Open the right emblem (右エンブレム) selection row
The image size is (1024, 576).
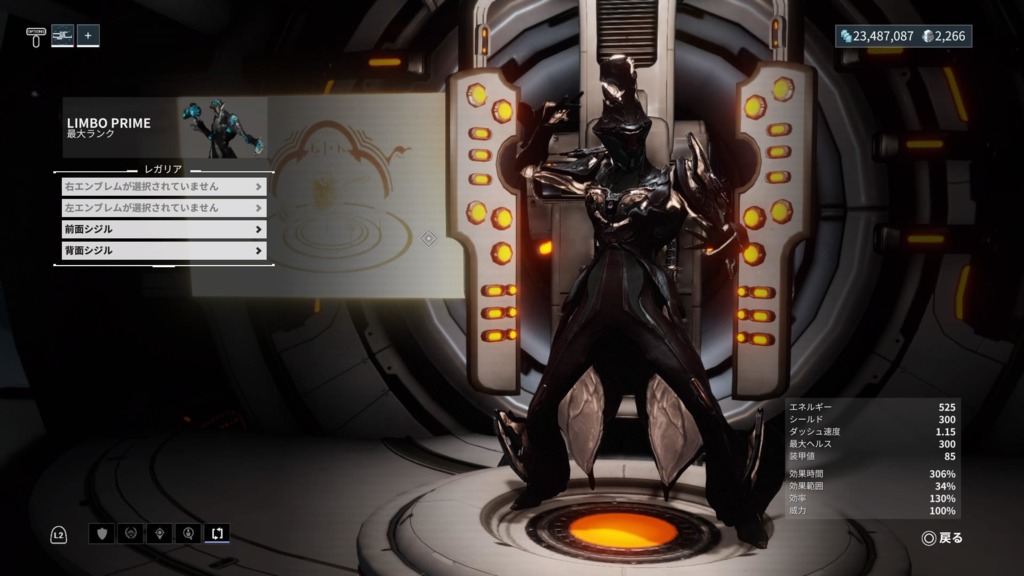[x=160, y=186]
